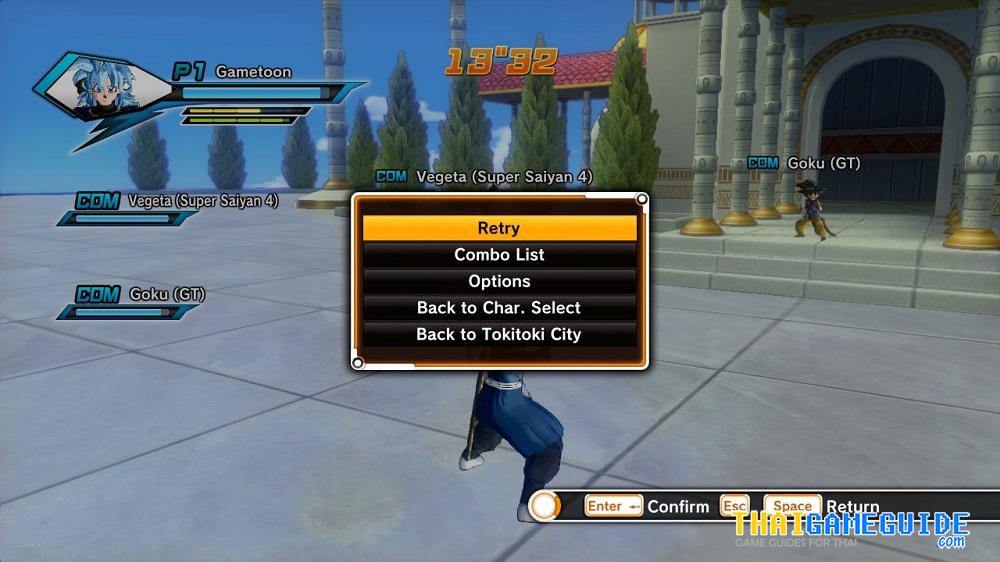
Task: Choose the Options entry
Action: click(499, 282)
